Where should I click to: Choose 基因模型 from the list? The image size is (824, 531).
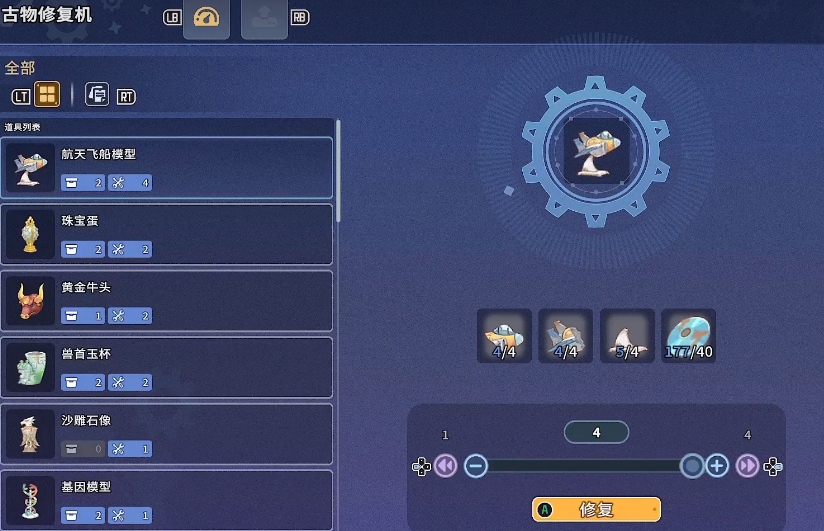(x=166, y=499)
